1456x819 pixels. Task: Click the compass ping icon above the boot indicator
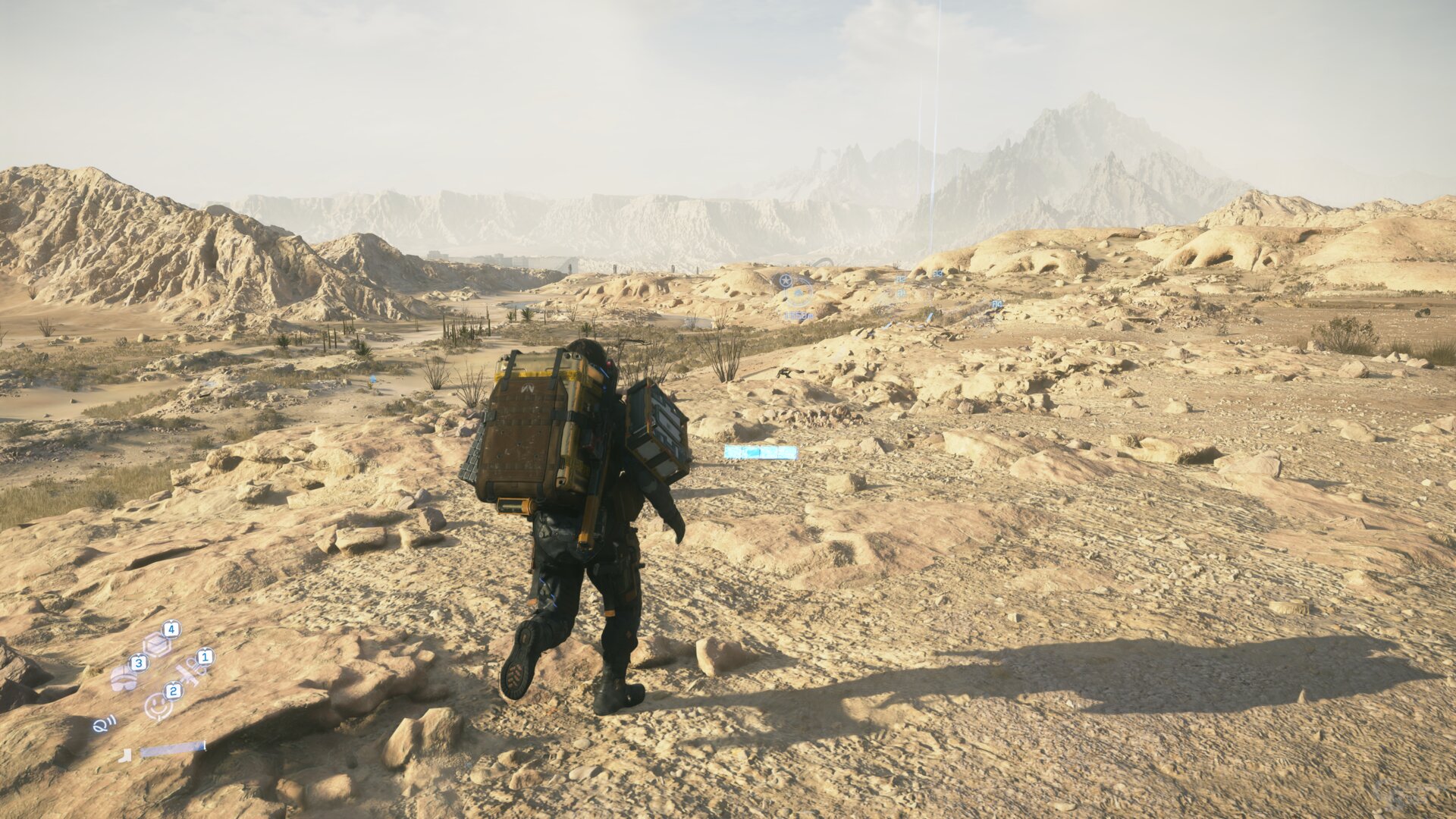(x=104, y=725)
